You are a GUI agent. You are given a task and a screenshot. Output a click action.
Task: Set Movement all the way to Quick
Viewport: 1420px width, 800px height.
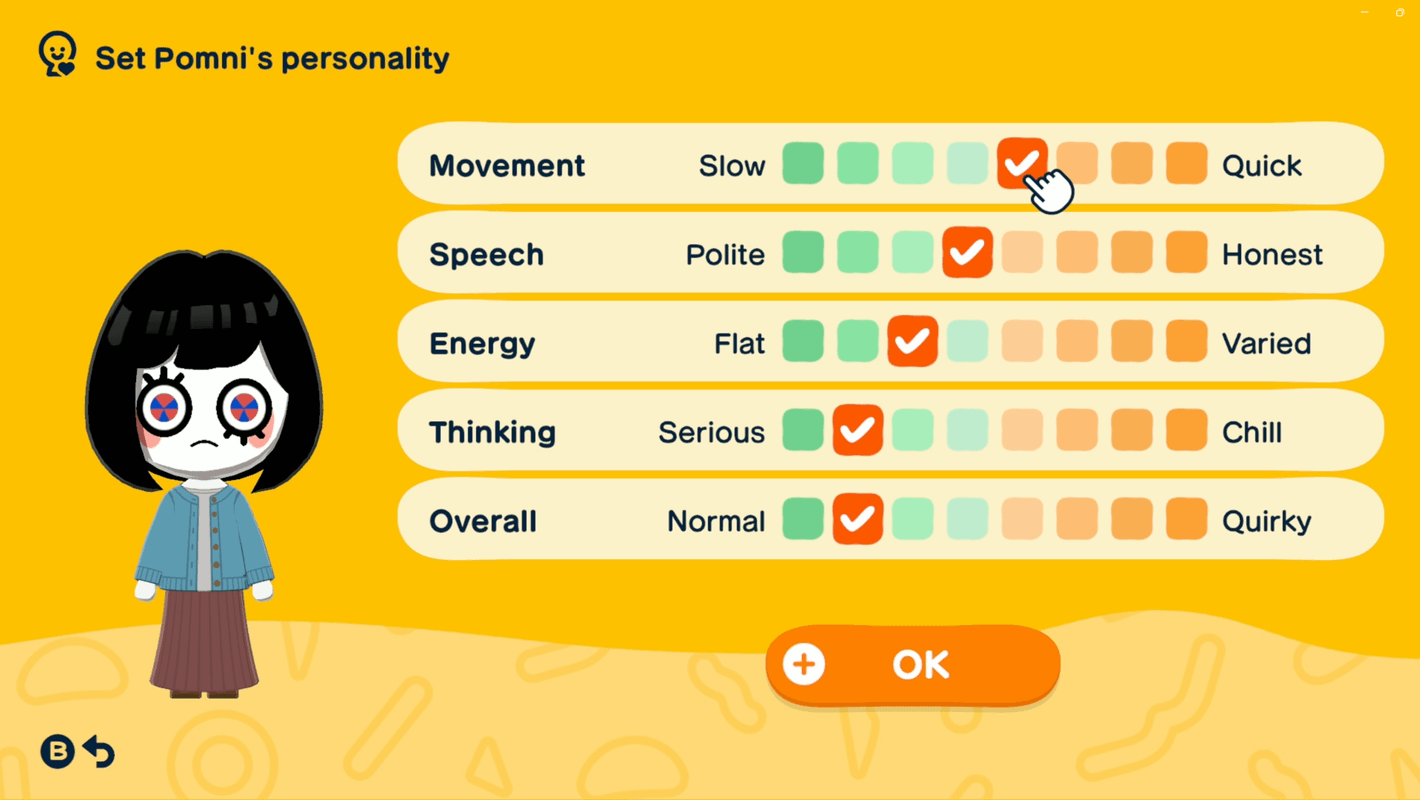tap(1186, 163)
